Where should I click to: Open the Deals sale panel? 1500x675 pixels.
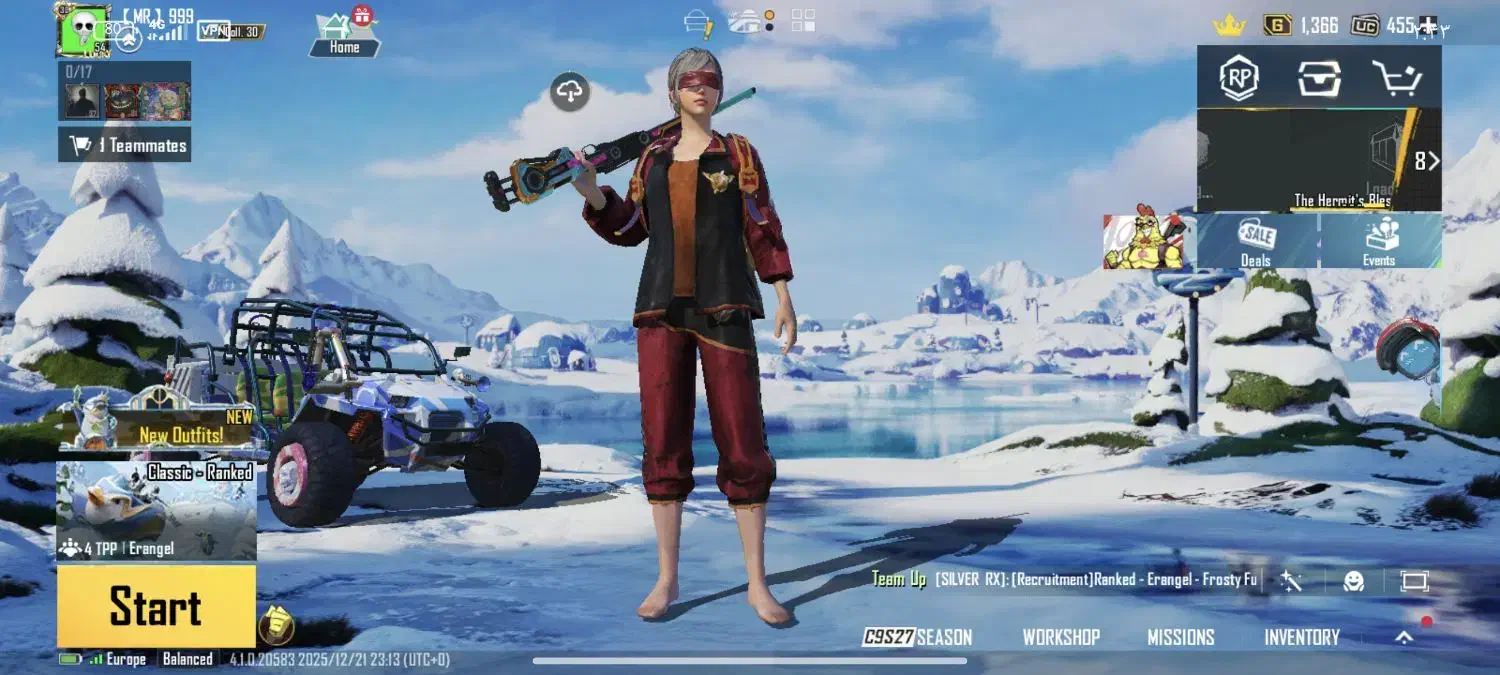click(x=1256, y=241)
